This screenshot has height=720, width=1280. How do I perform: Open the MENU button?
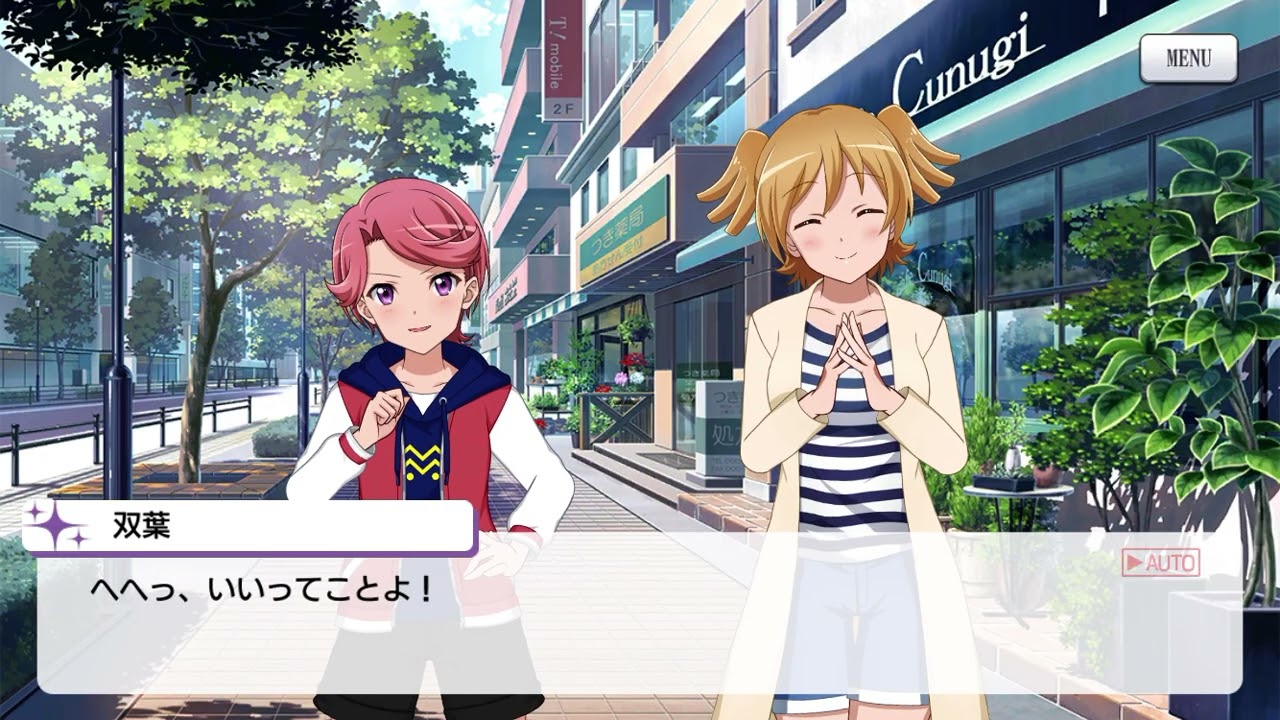[x=1188, y=59]
